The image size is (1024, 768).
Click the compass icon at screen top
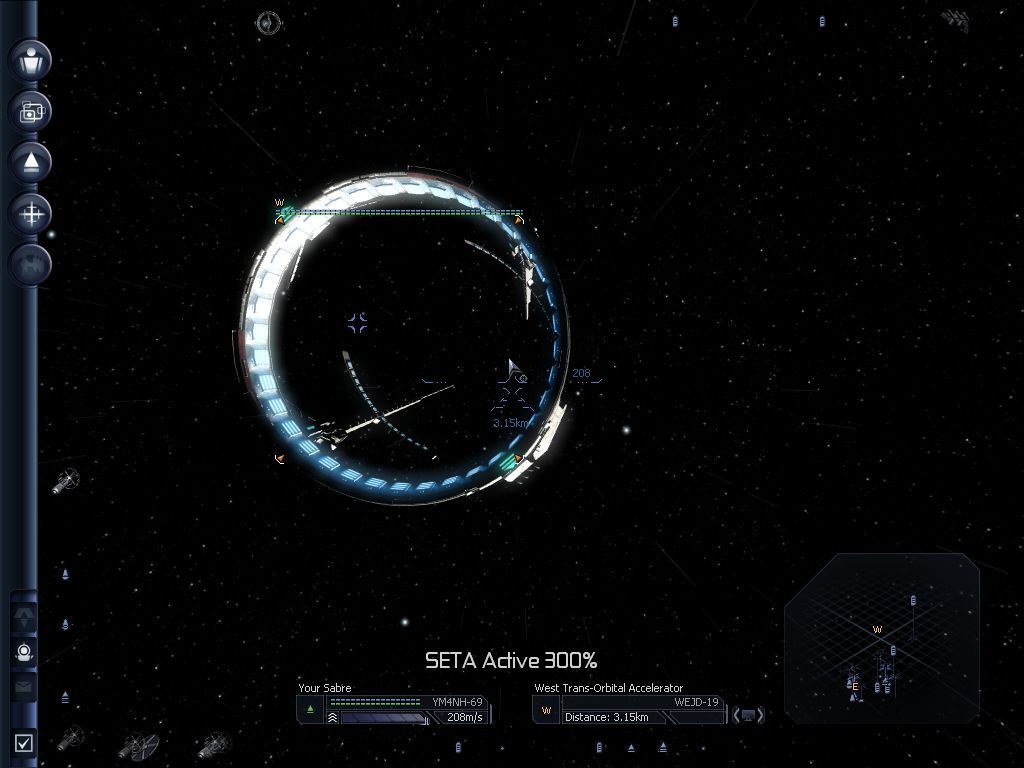268,23
